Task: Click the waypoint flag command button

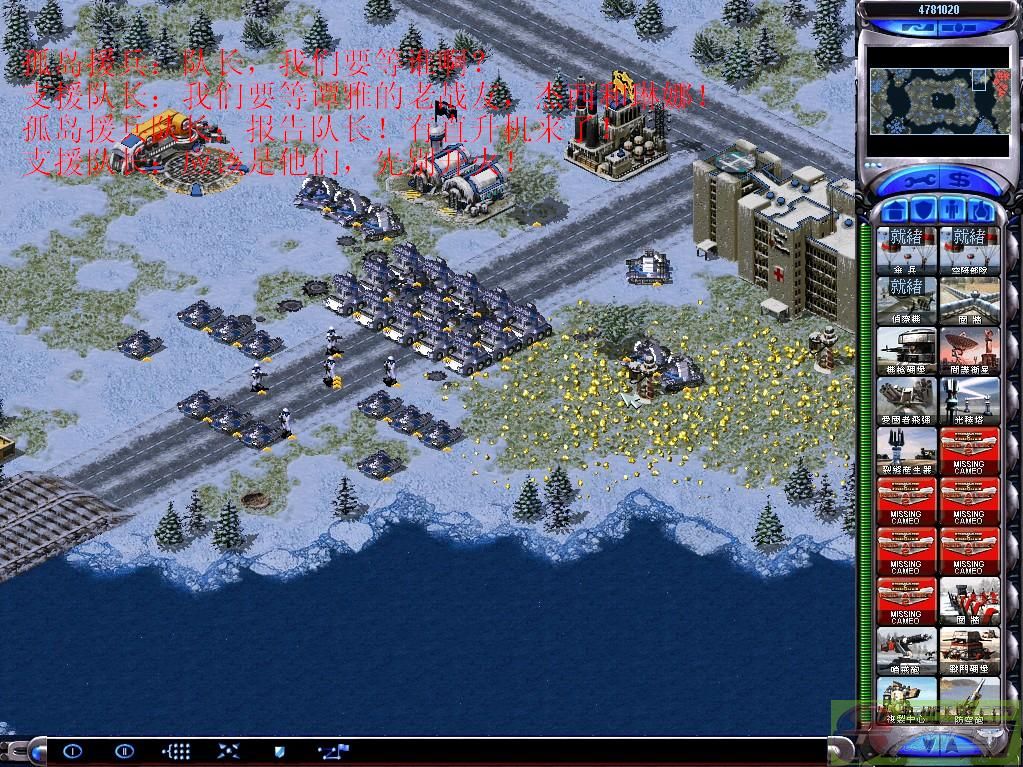Action: point(332,750)
